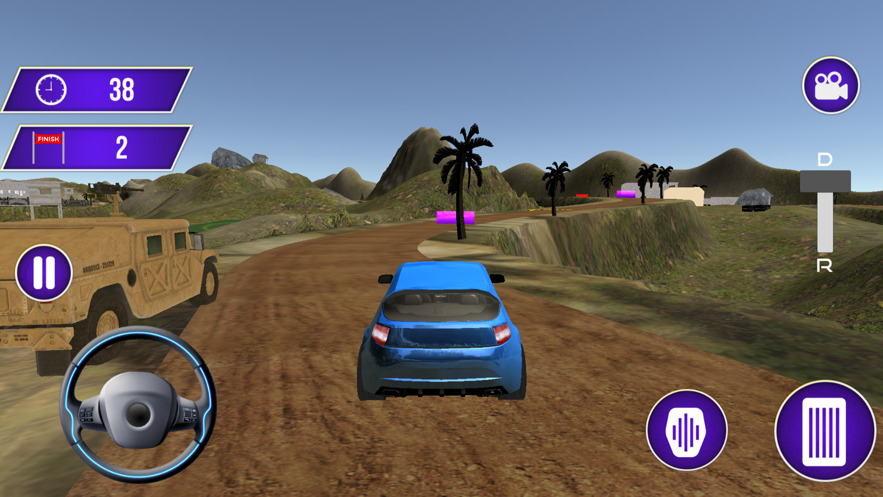
Task: Hit the brake pedal button
Action: [686, 431]
